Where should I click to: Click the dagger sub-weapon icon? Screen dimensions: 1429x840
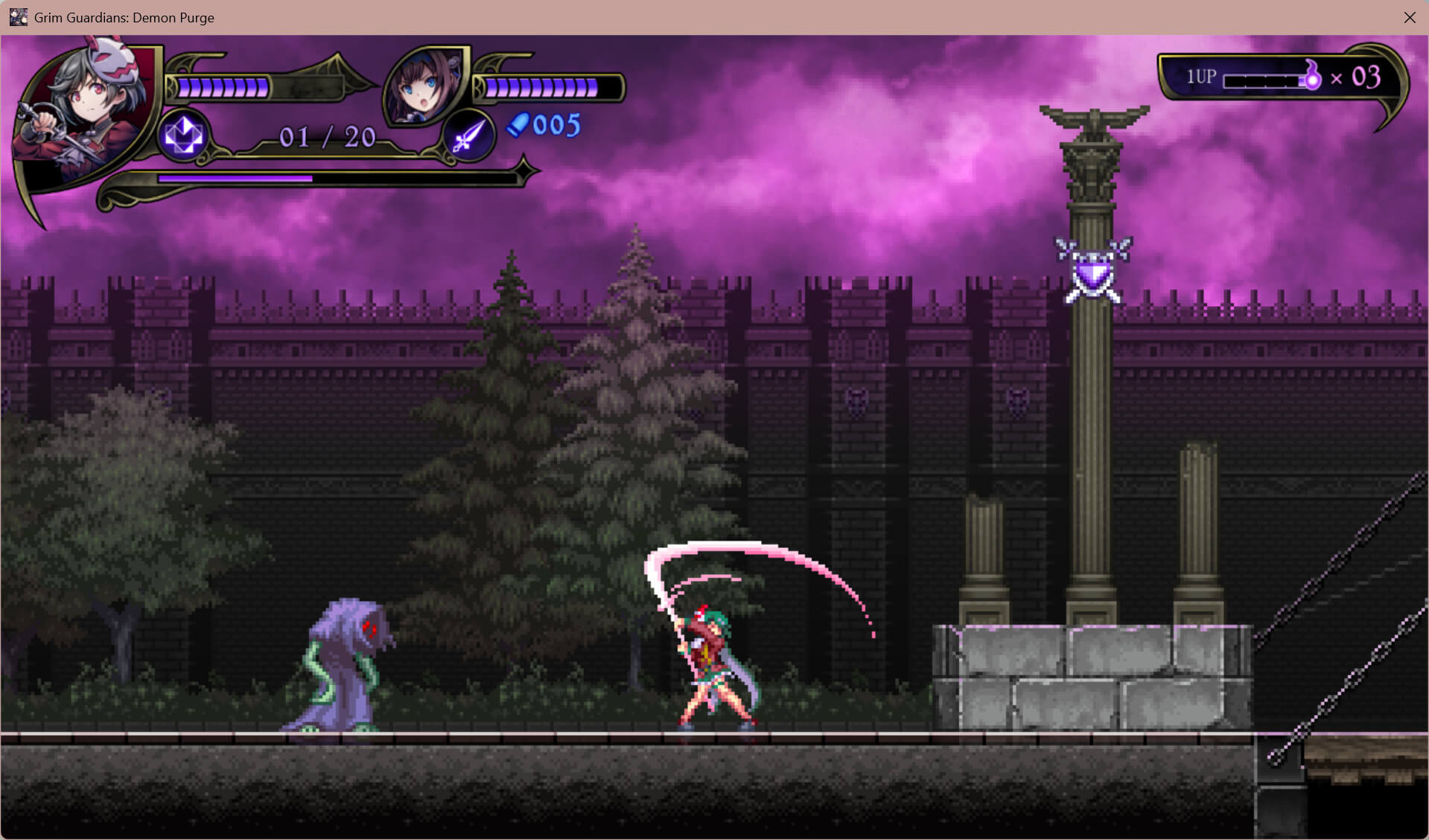[x=469, y=136]
